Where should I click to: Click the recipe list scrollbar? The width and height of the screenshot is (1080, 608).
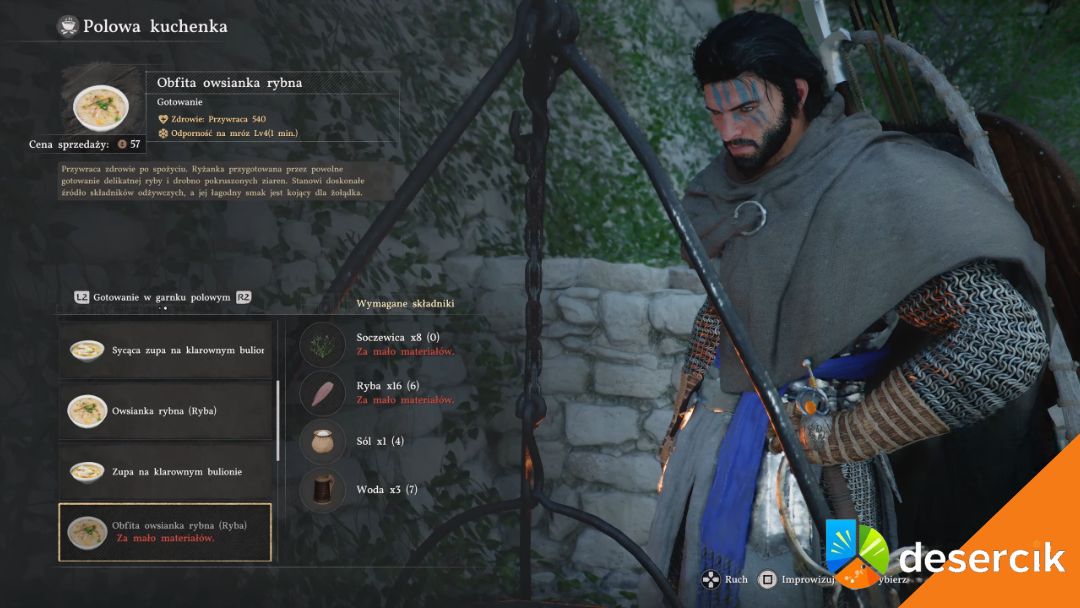pos(278,422)
